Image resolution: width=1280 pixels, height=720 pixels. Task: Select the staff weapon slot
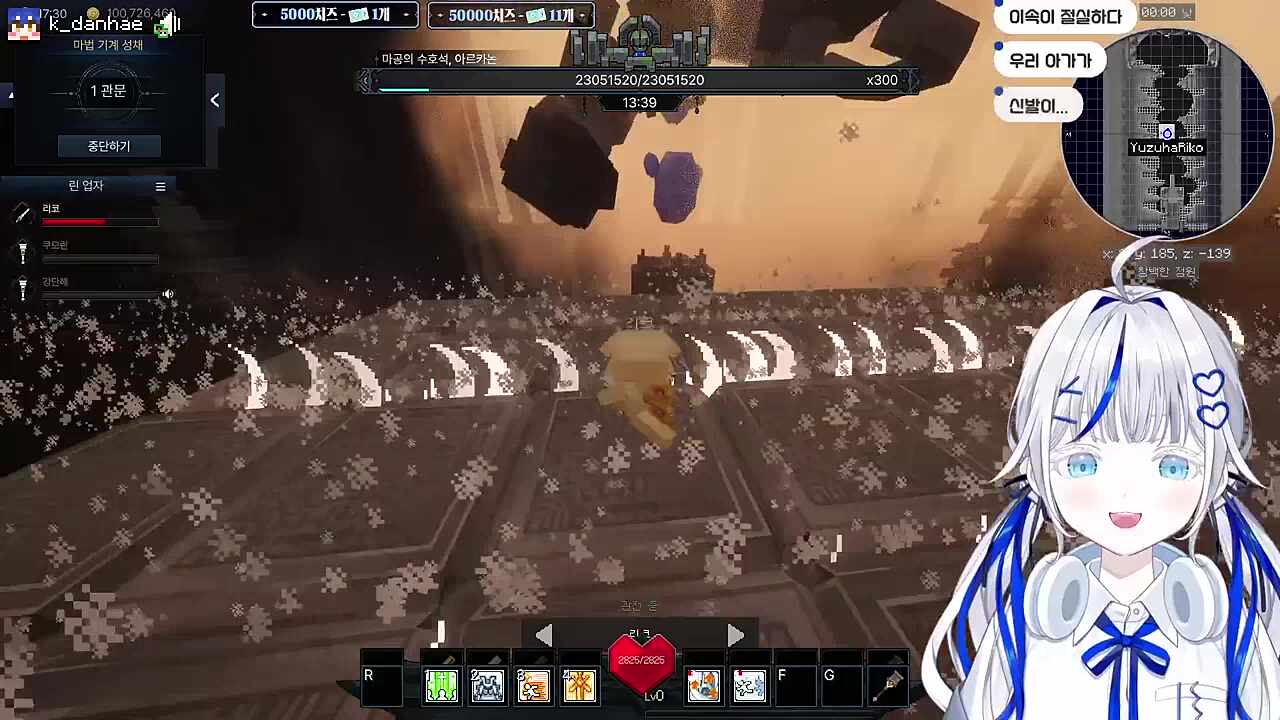pyautogui.click(x=887, y=685)
